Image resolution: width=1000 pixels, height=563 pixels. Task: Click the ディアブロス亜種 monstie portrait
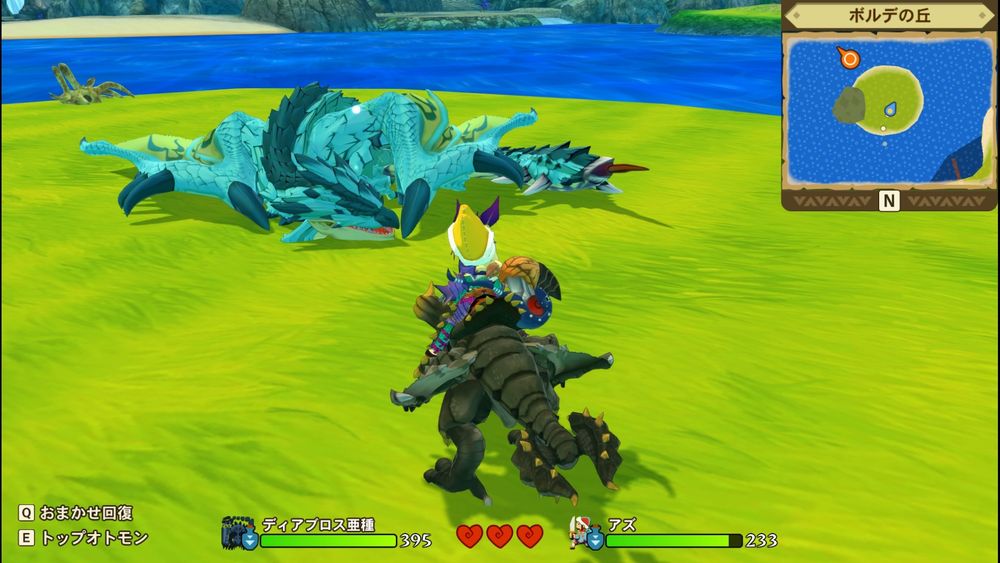click(x=239, y=530)
